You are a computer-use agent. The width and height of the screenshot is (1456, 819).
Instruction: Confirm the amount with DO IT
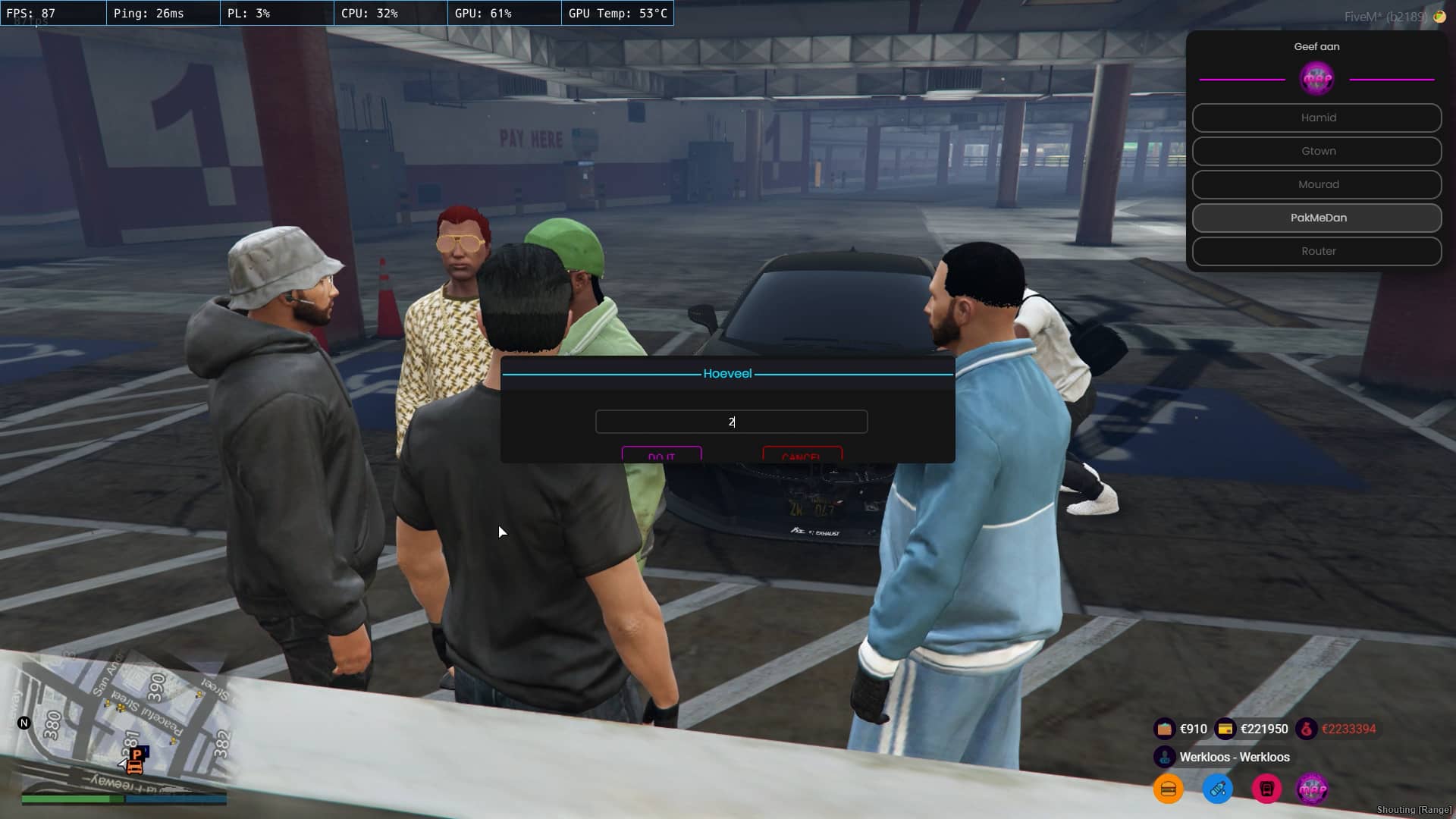661,455
